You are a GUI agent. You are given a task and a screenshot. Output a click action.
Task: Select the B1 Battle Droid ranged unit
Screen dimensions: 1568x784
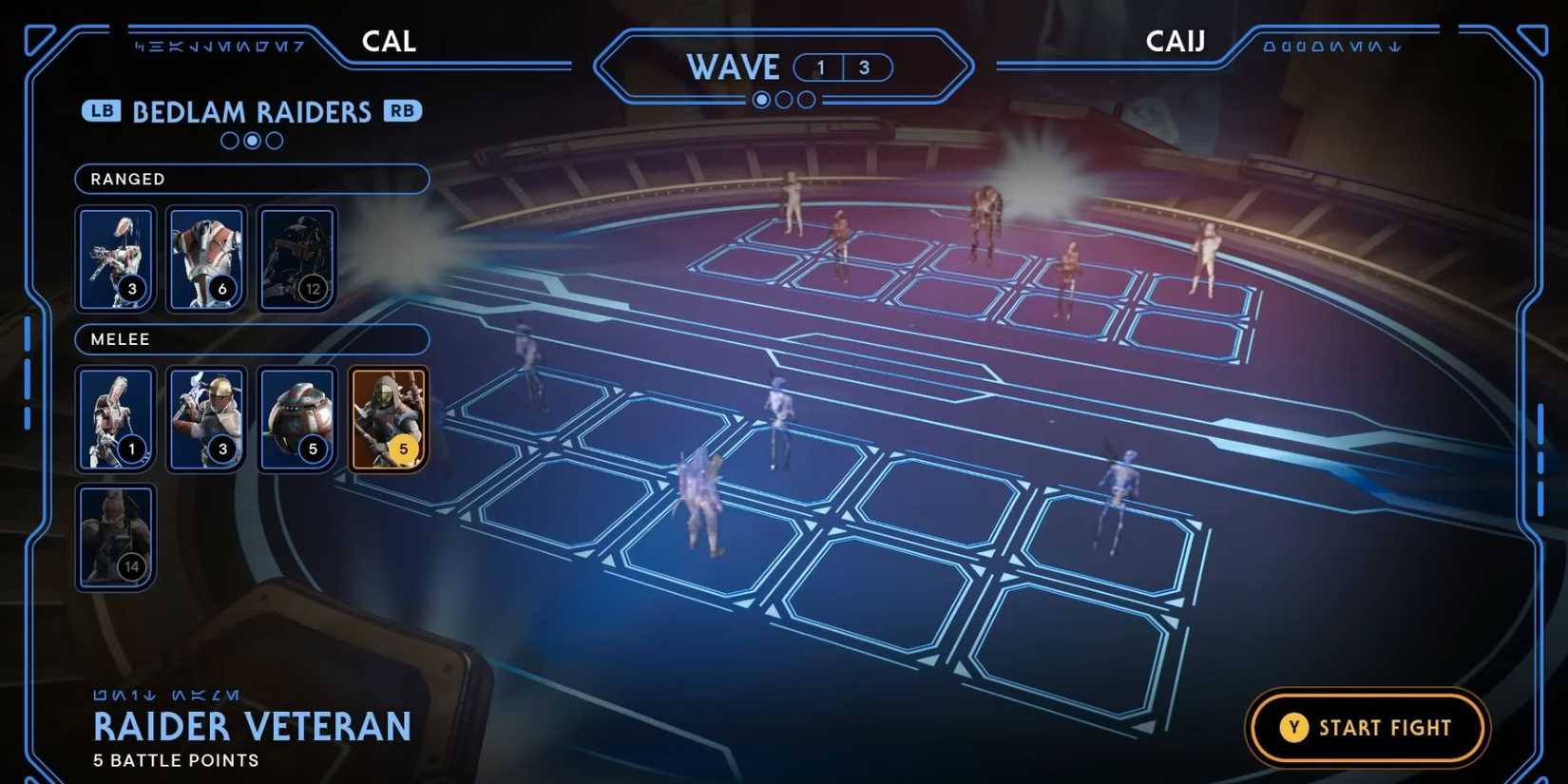tap(115, 257)
